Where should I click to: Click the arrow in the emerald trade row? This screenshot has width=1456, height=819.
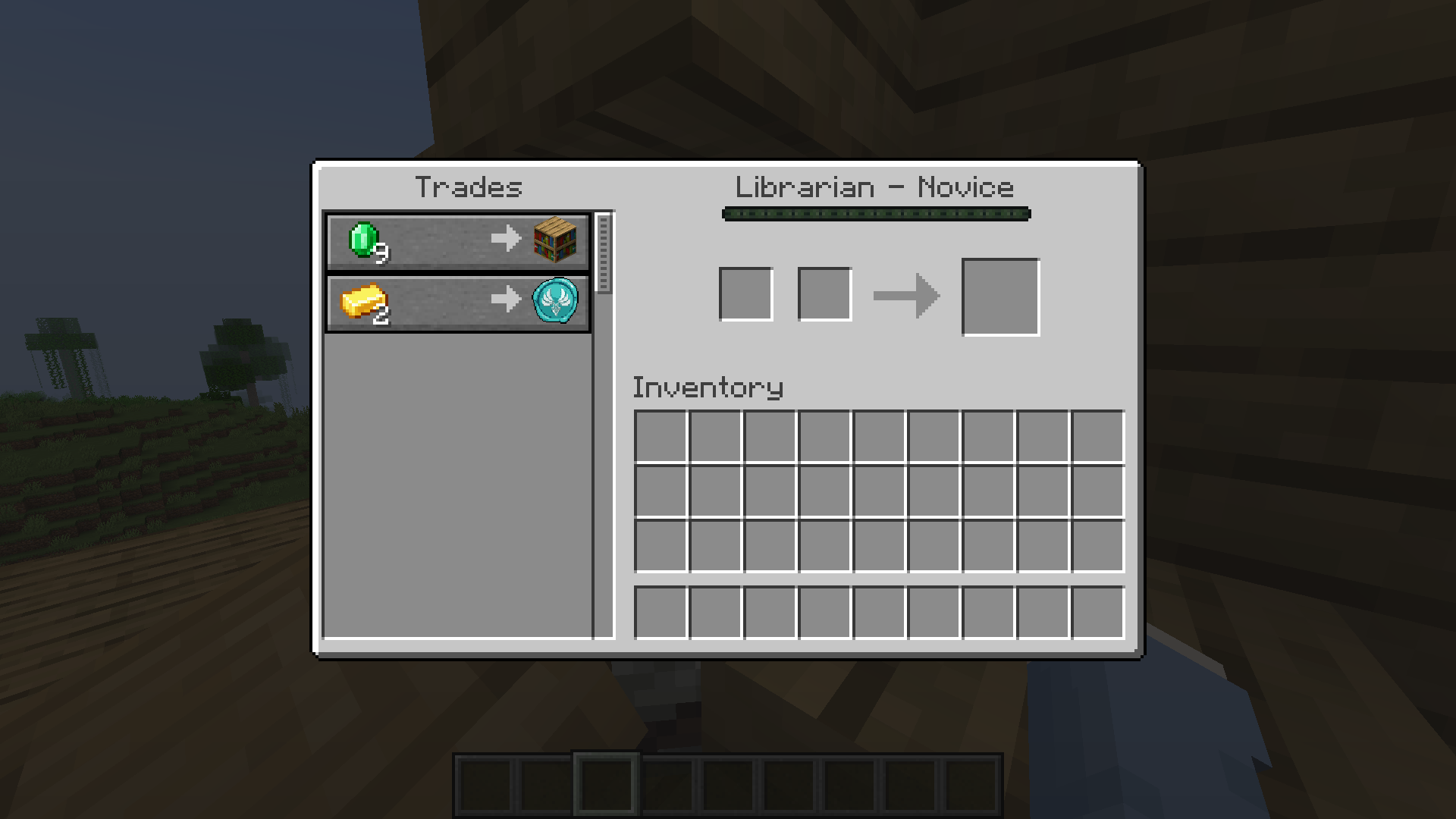coord(504,237)
